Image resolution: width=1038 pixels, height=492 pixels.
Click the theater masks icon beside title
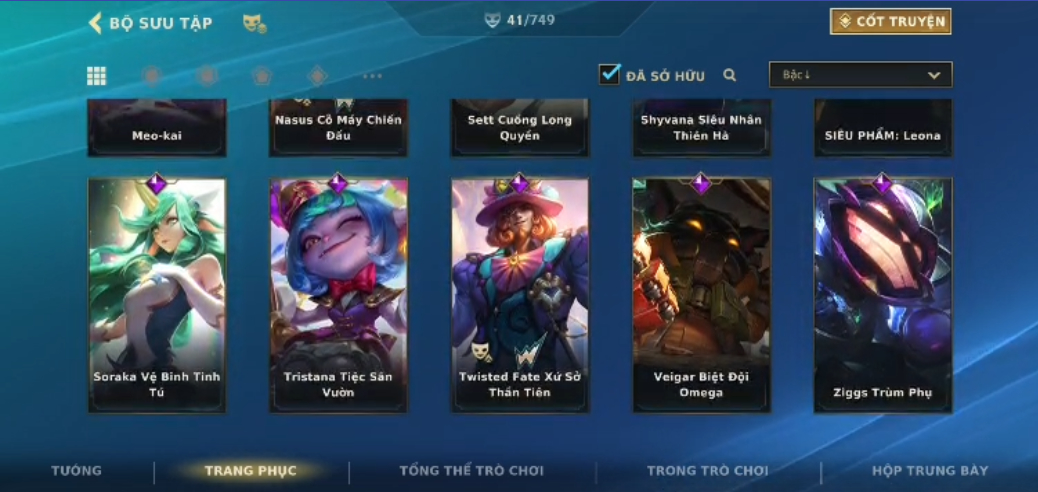click(254, 23)
